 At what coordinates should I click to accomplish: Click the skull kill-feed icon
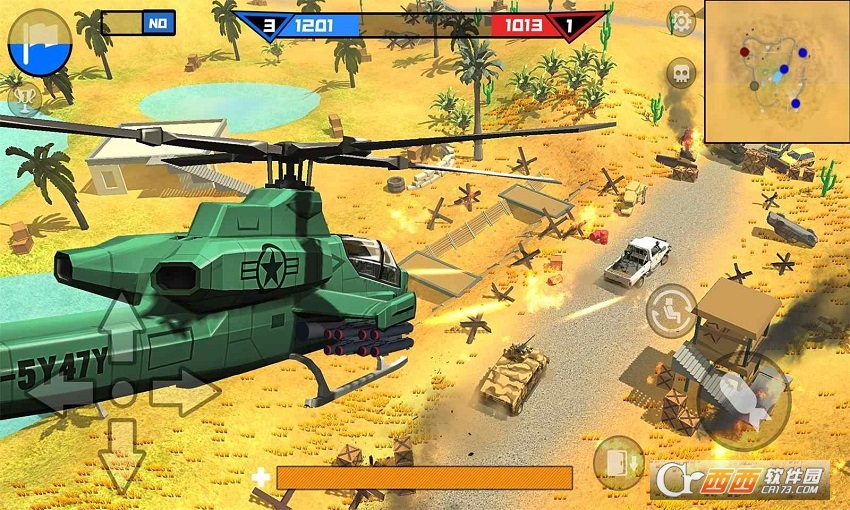(x=681, y=73)
